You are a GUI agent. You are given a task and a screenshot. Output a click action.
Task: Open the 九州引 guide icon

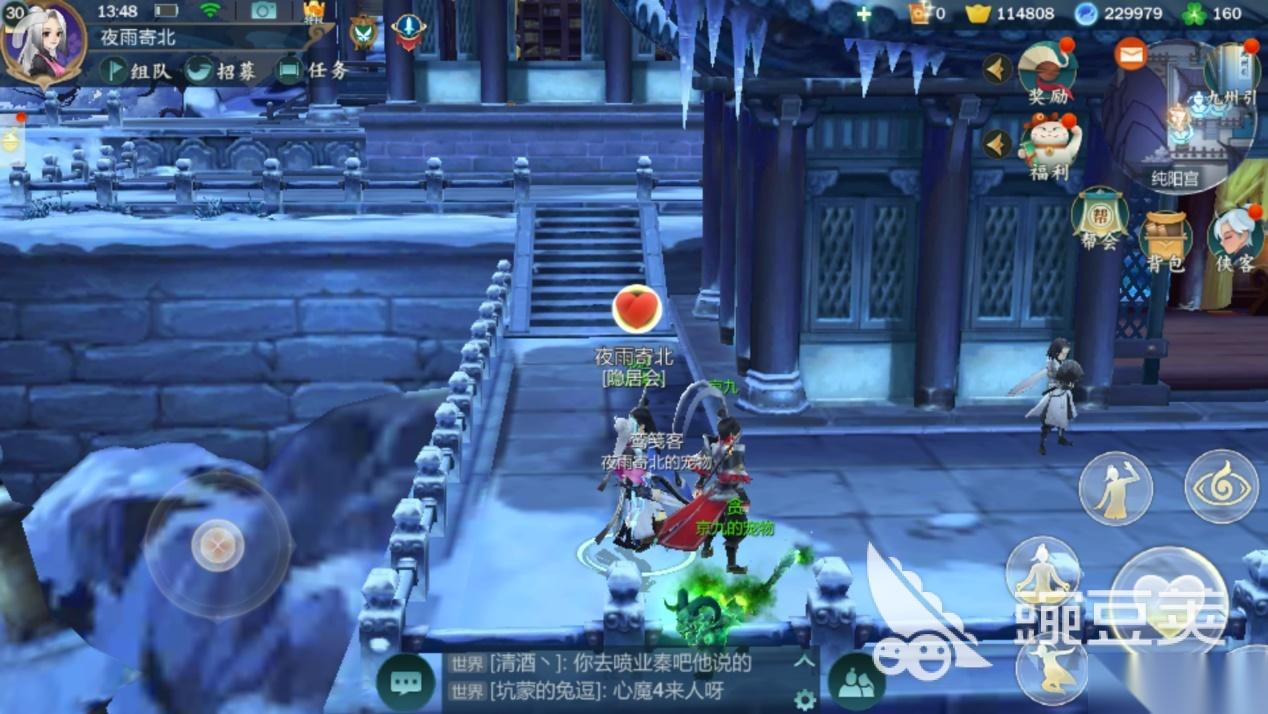(x=1230, y=75)
